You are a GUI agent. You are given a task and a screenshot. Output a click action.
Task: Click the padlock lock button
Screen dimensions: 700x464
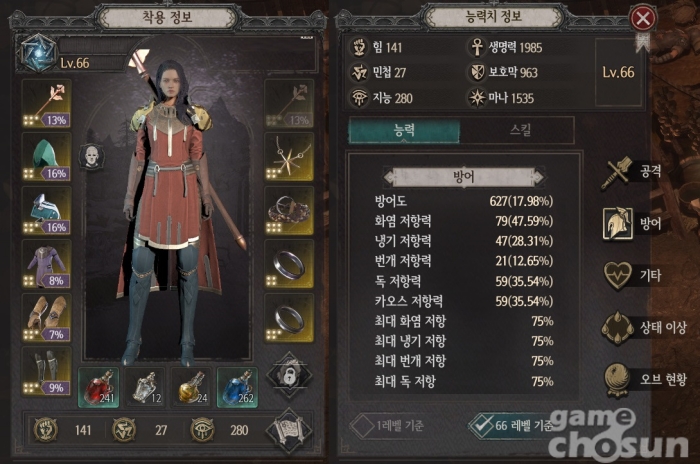[x=290, y=373]
